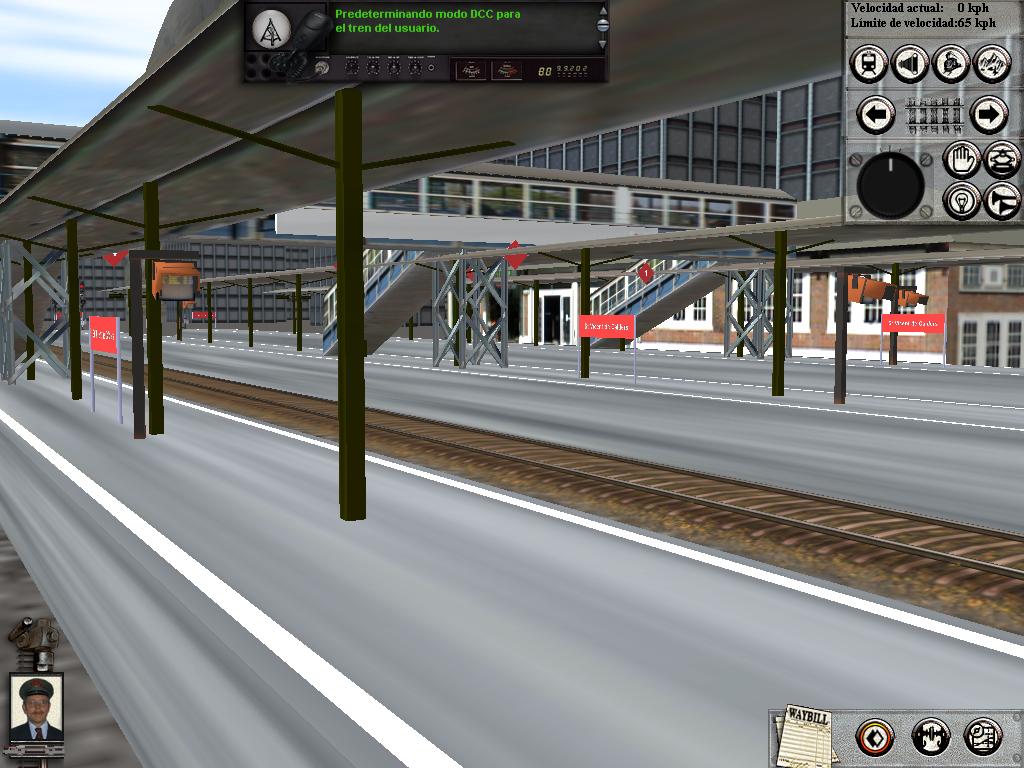
Task: Select the steam locomotive view button
Action: [x=949, y=64]
